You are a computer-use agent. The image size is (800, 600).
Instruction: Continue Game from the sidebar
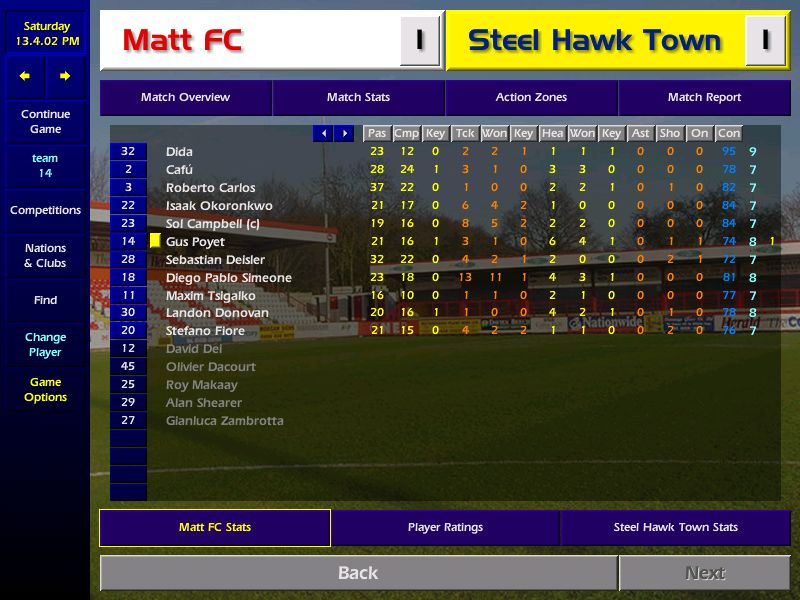45,121
